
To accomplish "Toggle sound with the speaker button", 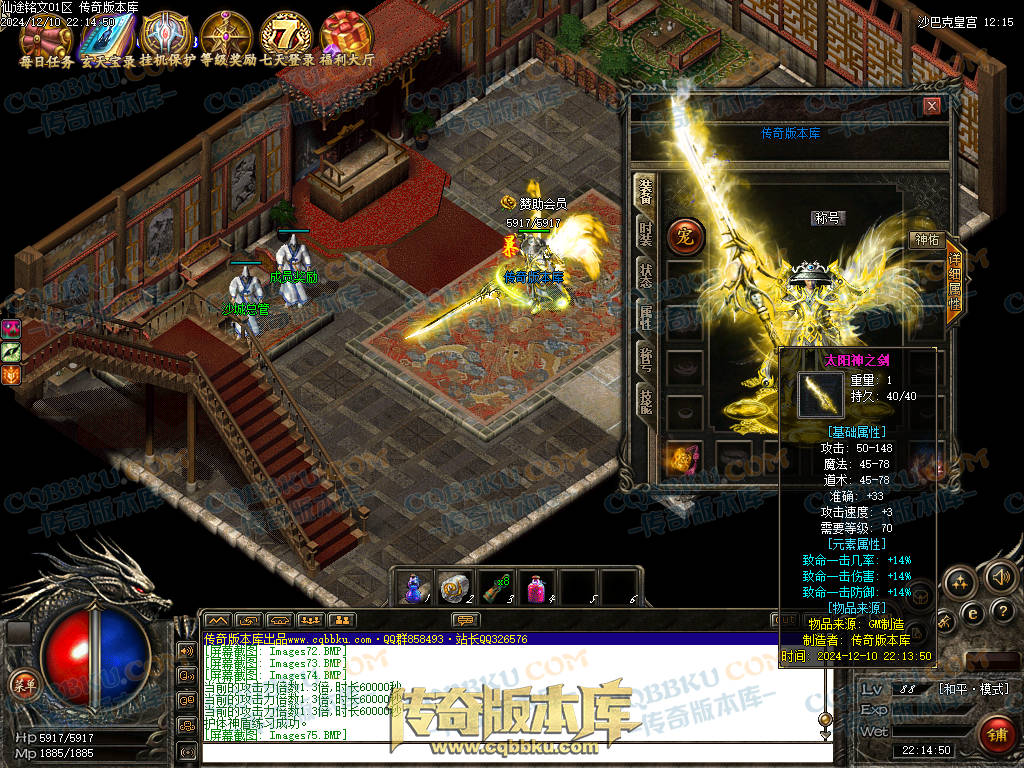I will point(998,577).
